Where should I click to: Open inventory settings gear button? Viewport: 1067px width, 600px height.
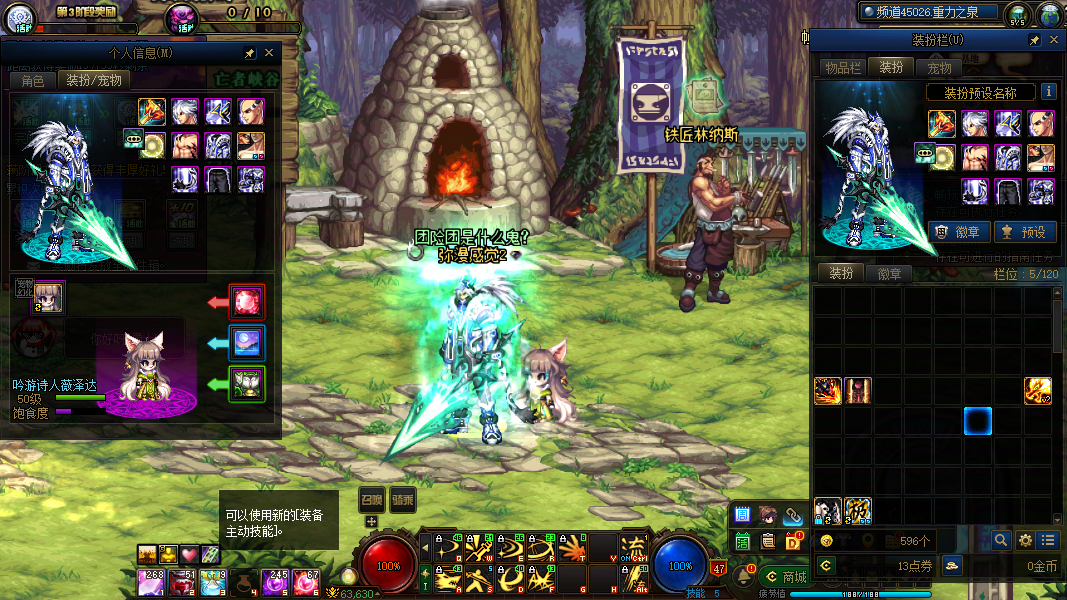click(x=1025, y=540)
